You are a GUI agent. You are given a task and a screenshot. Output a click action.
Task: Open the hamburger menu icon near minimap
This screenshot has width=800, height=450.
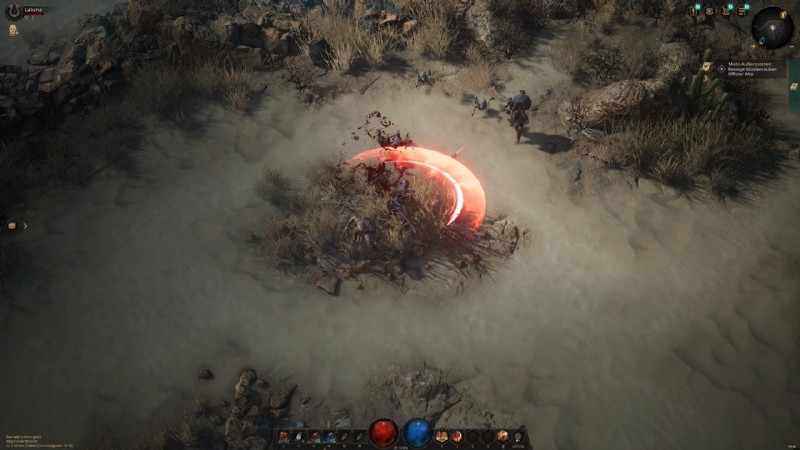[x=741, y=11]
